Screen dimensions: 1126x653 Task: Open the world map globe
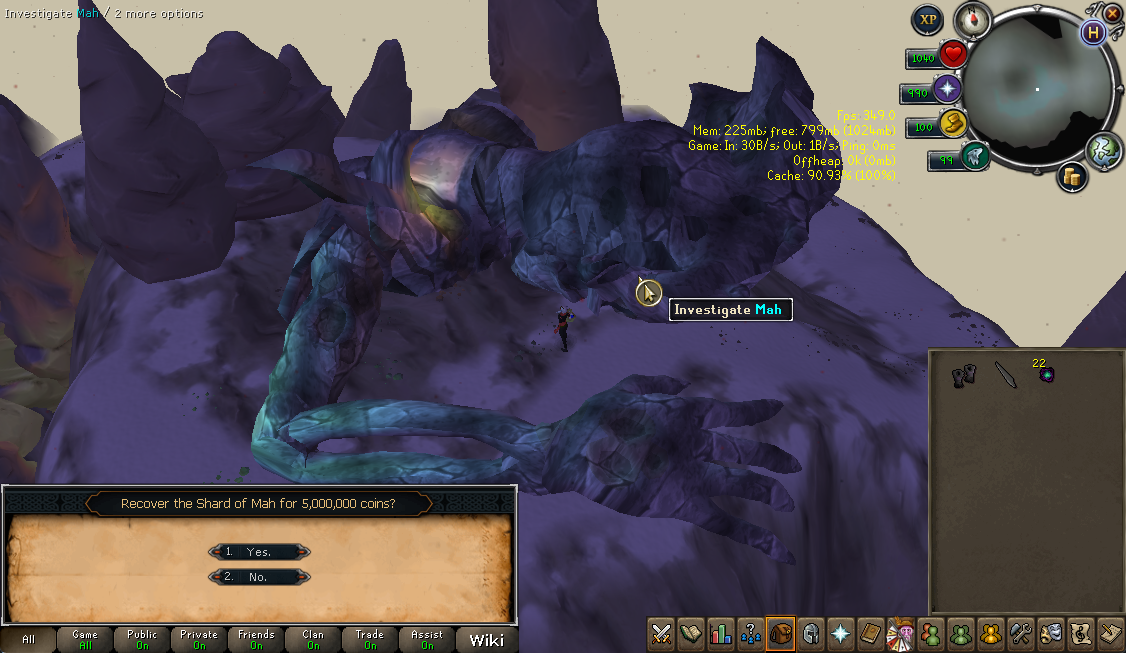click(x=1103, y=149)
